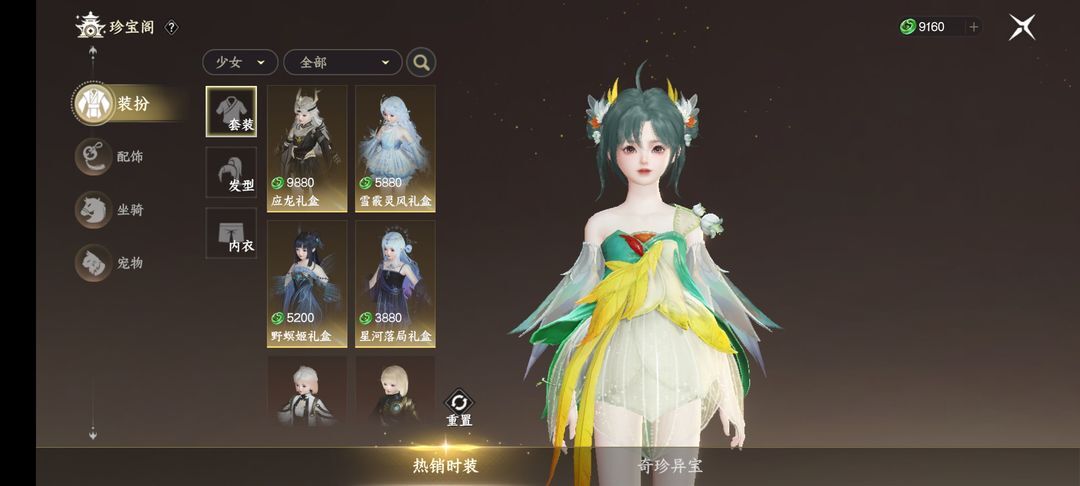1080x486 pixels.
Task: Switch to the 发型 hairstyle sub-tab
Action: [x=231, y=172]
